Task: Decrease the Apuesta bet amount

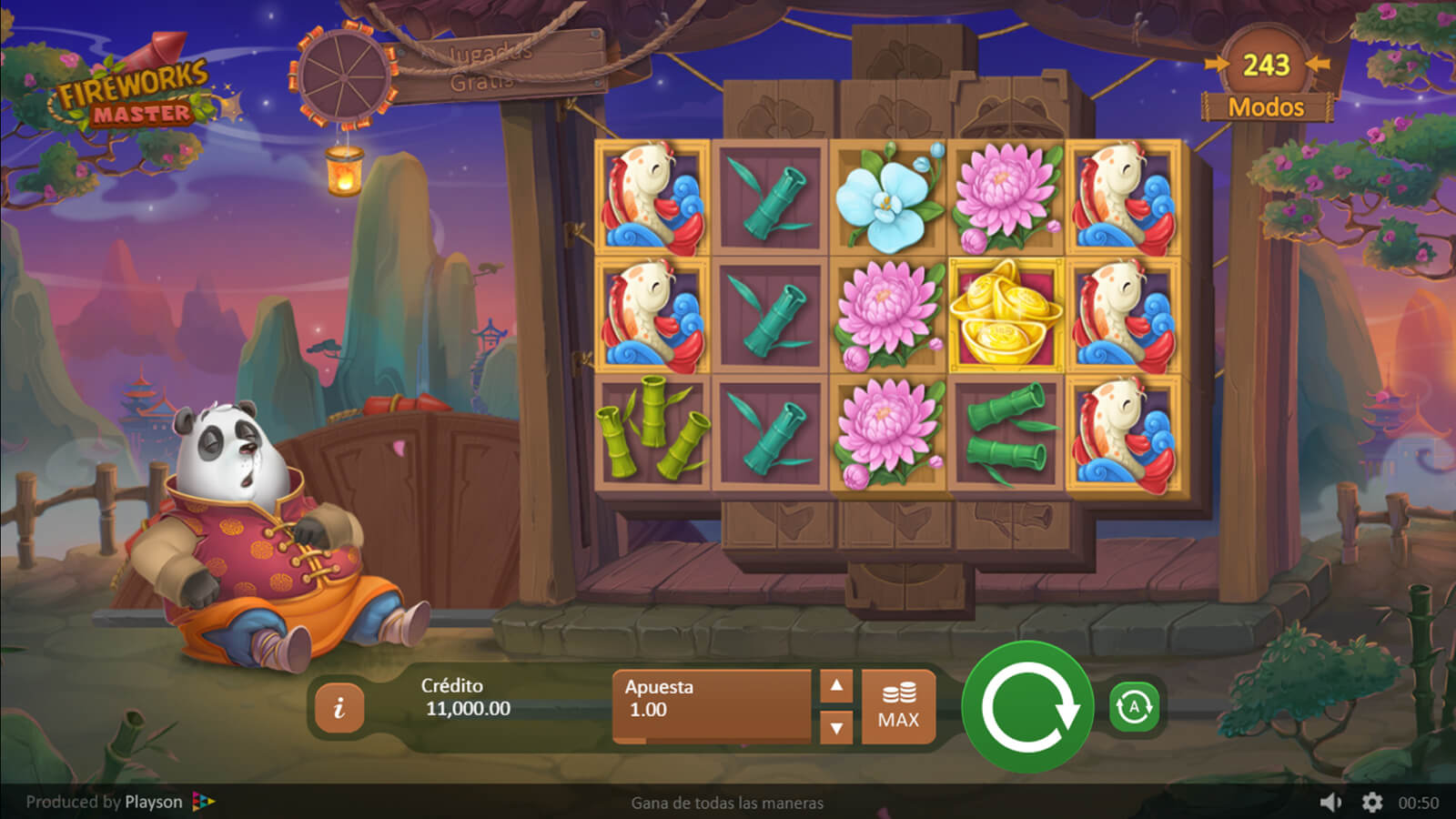Action: coord(836,727)
